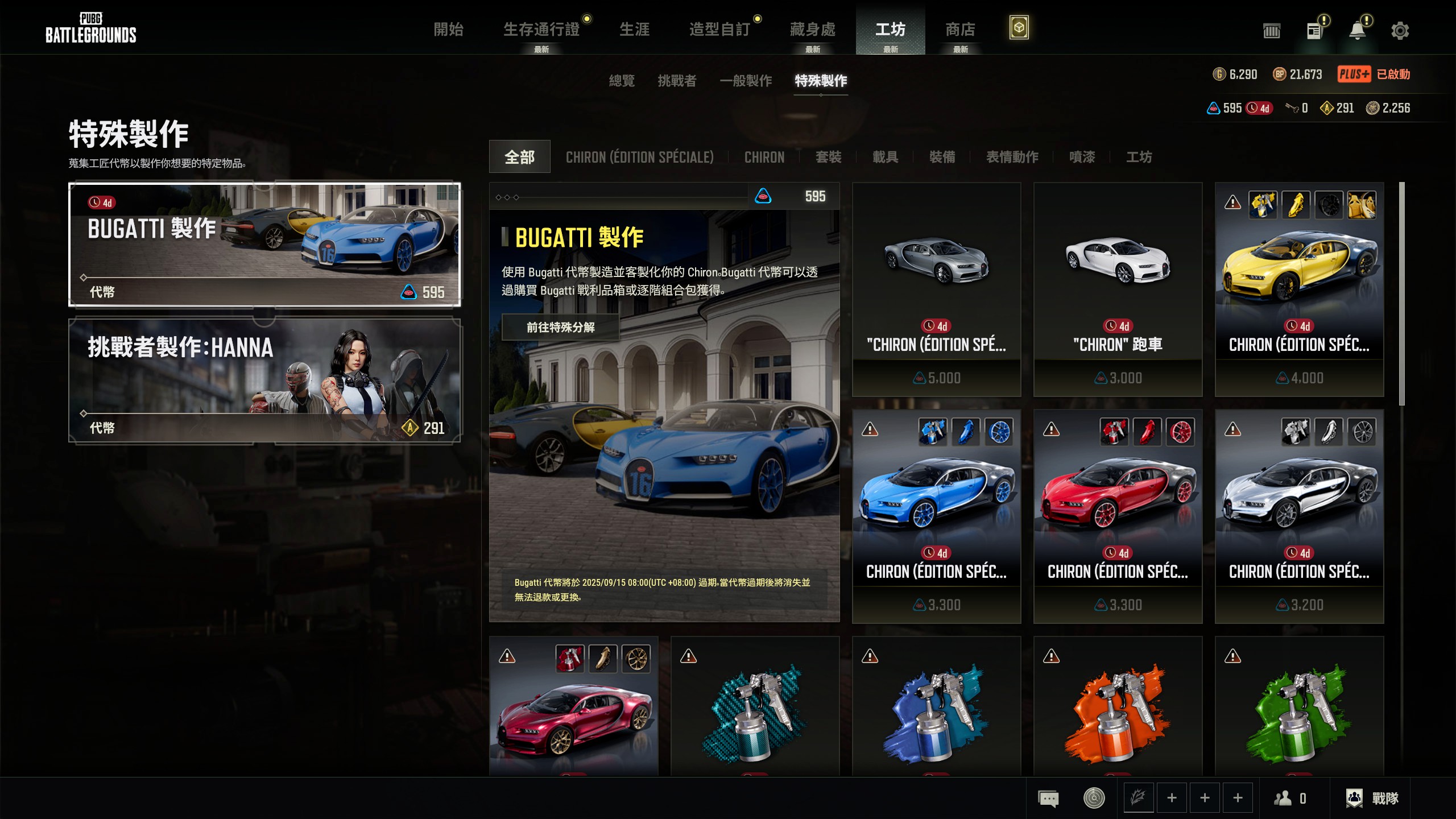Pick the white "CHIRON" 跑車 item

(1118, 289)
